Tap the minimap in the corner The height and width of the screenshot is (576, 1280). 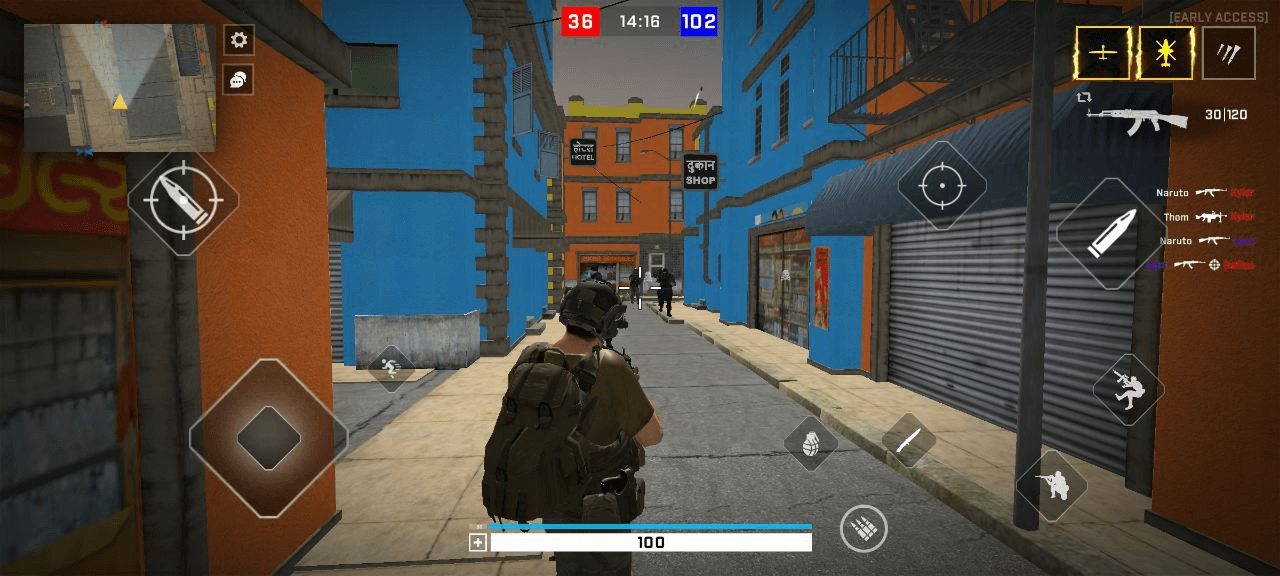(119, 87)
